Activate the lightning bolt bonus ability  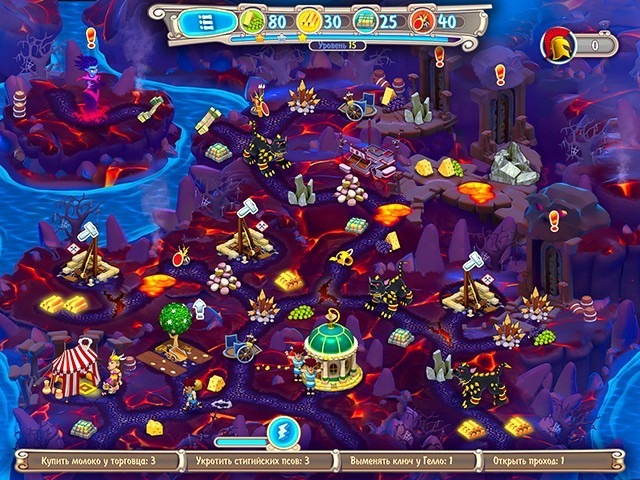(281, 432)
